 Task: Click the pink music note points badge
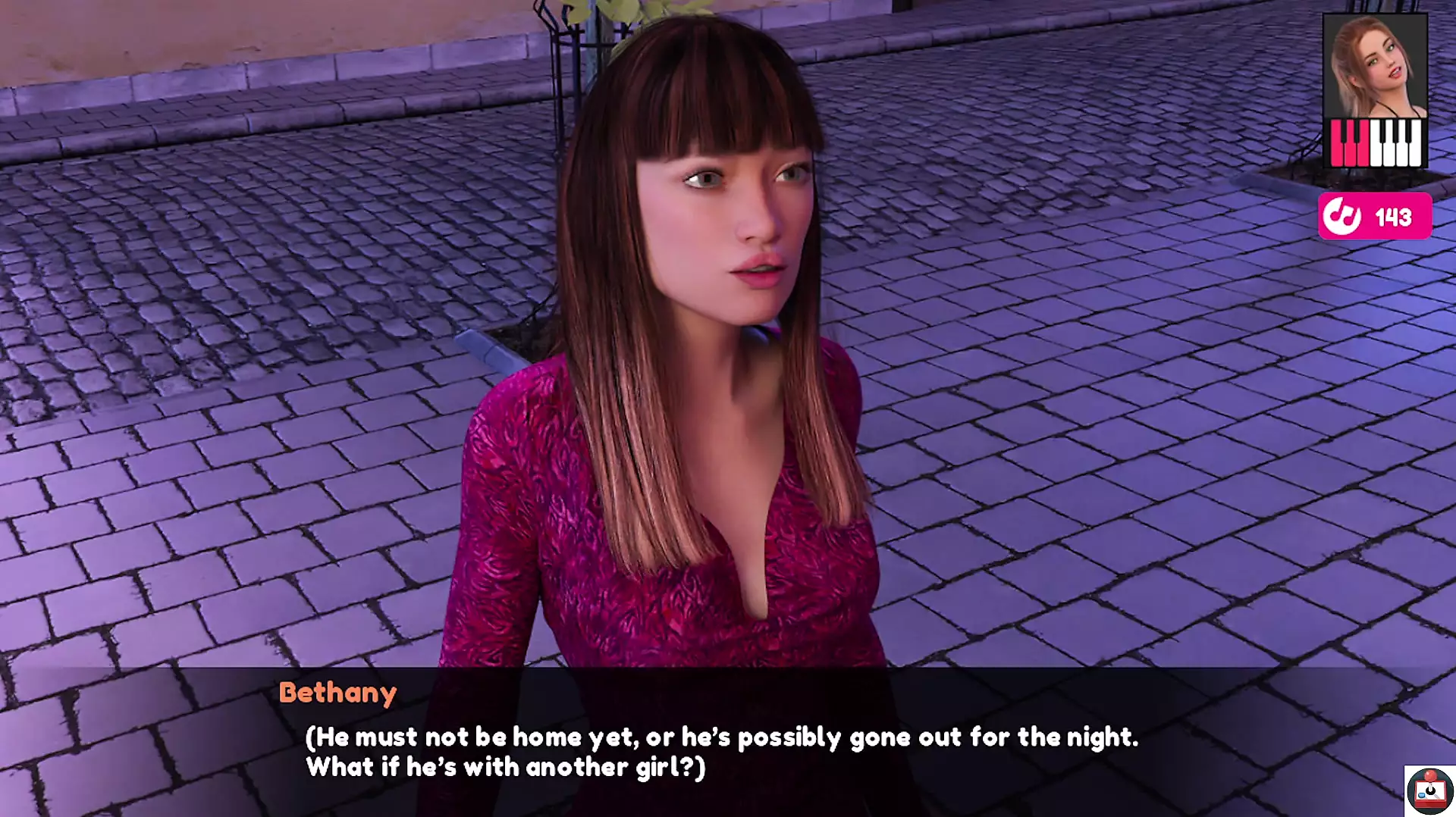pos(1375,217)
